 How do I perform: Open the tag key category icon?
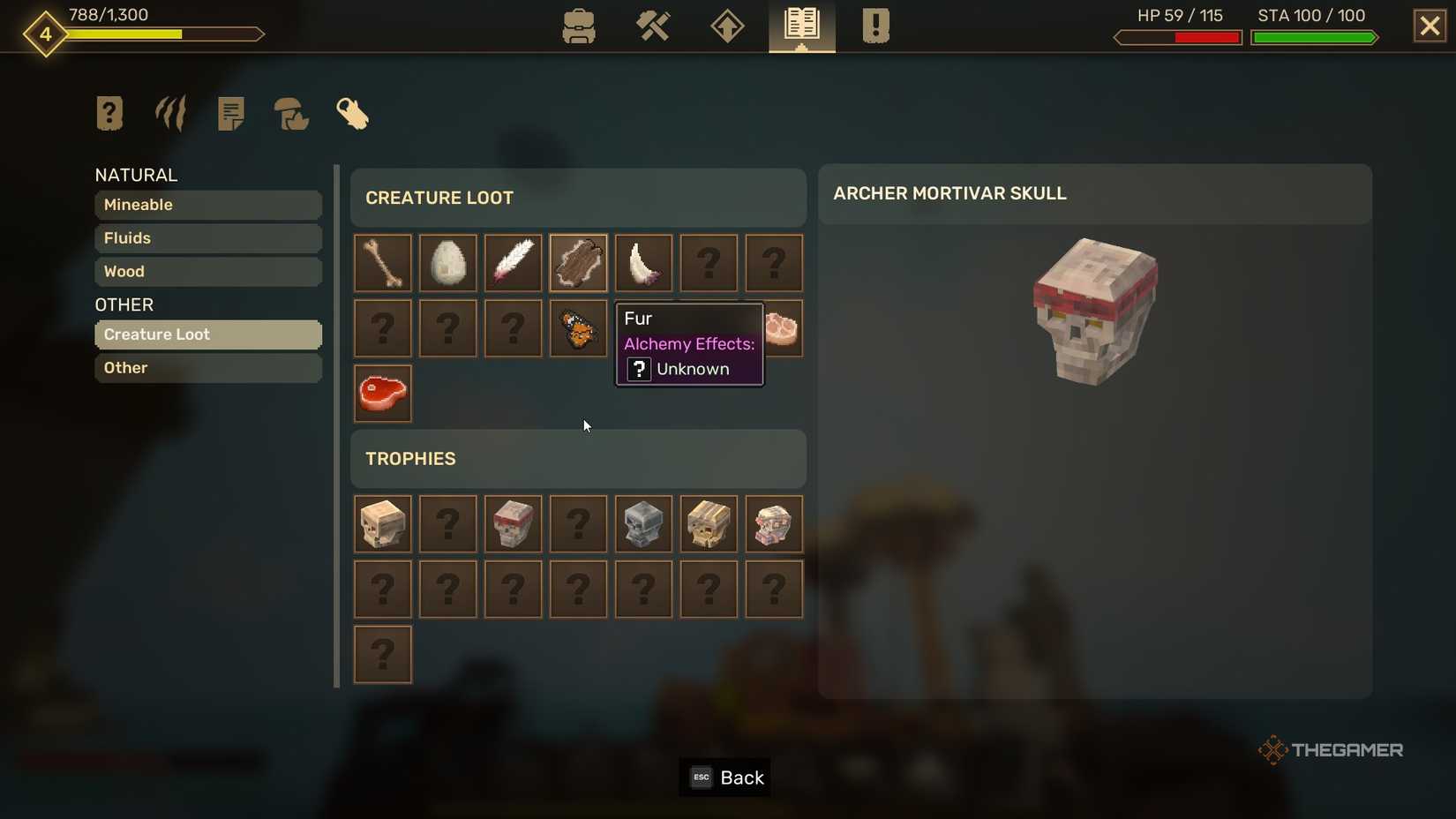(x=352, y=113)
